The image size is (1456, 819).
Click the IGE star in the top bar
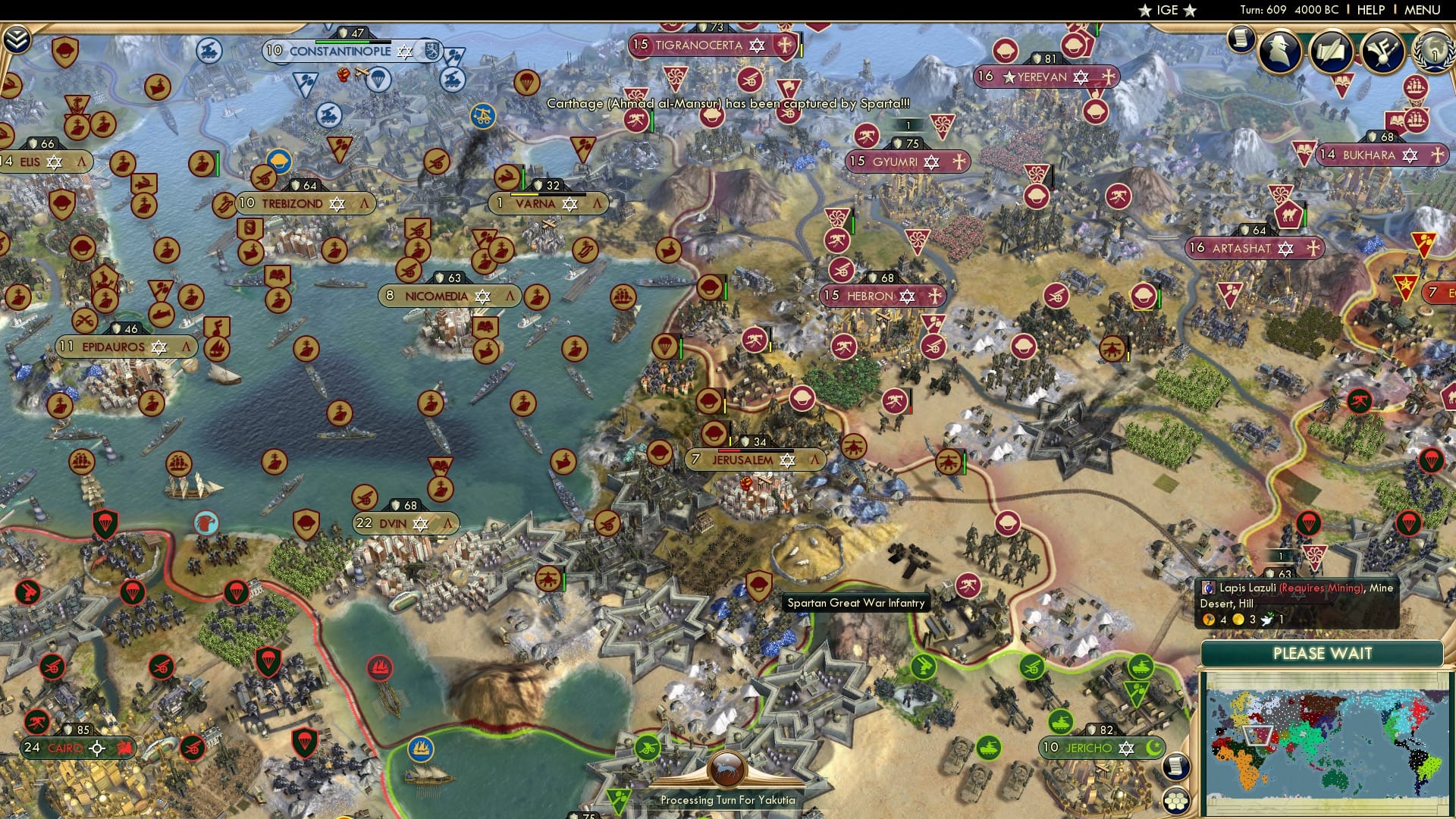point(1145,11)
